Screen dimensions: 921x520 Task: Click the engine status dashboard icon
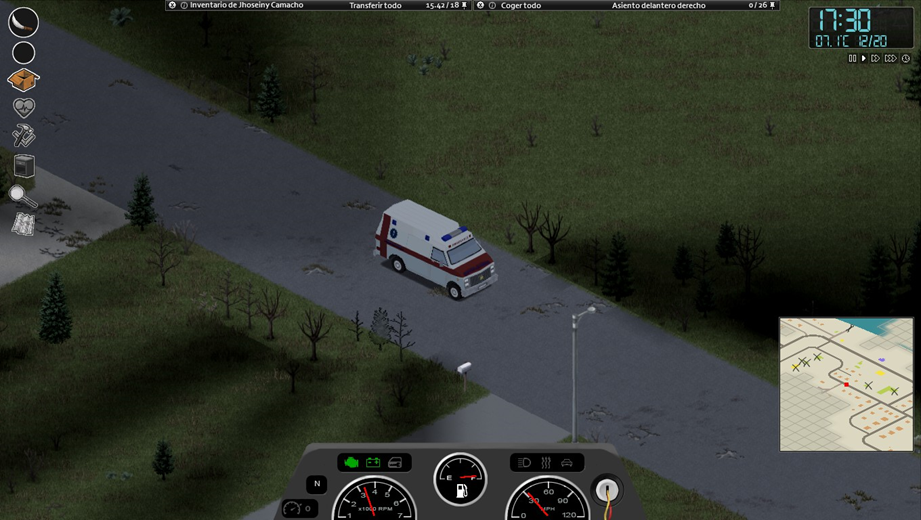351,463
